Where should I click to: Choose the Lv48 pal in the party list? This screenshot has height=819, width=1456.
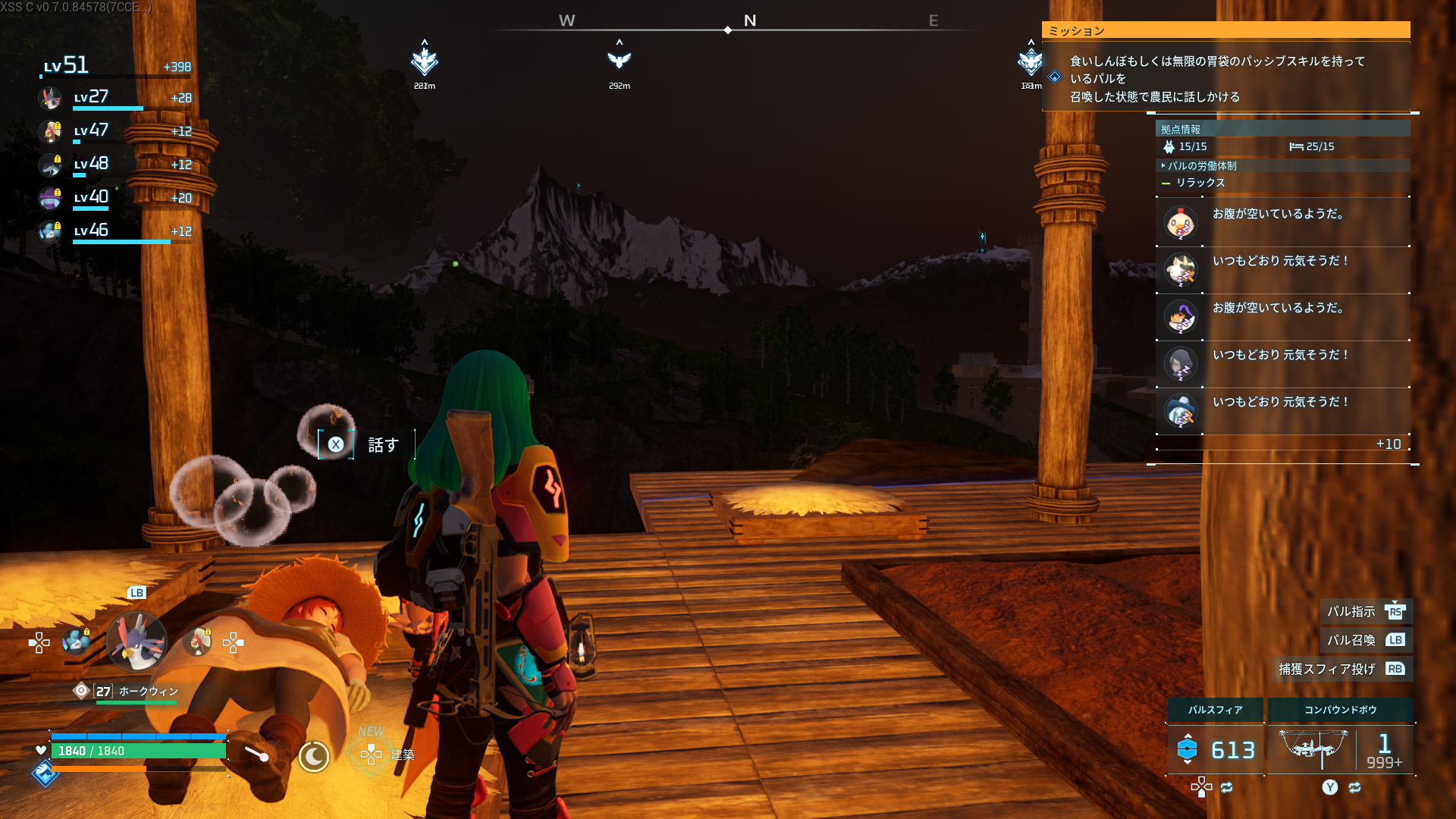tap(114, 165)
